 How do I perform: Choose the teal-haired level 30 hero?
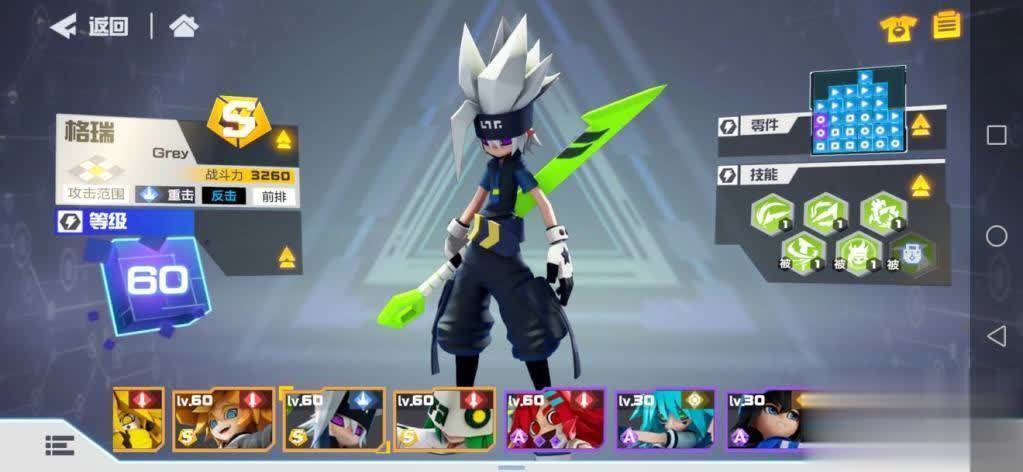(x=665, y=419)
